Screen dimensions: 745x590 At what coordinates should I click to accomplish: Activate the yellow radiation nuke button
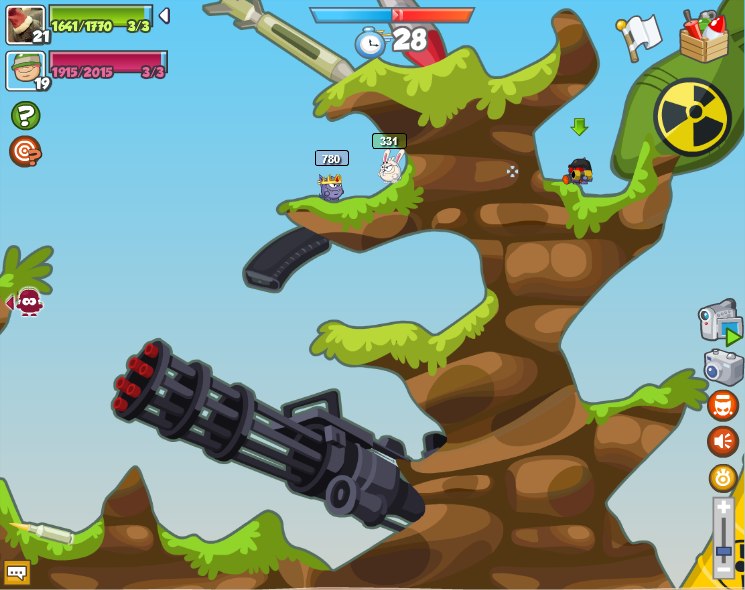[692, 117]
